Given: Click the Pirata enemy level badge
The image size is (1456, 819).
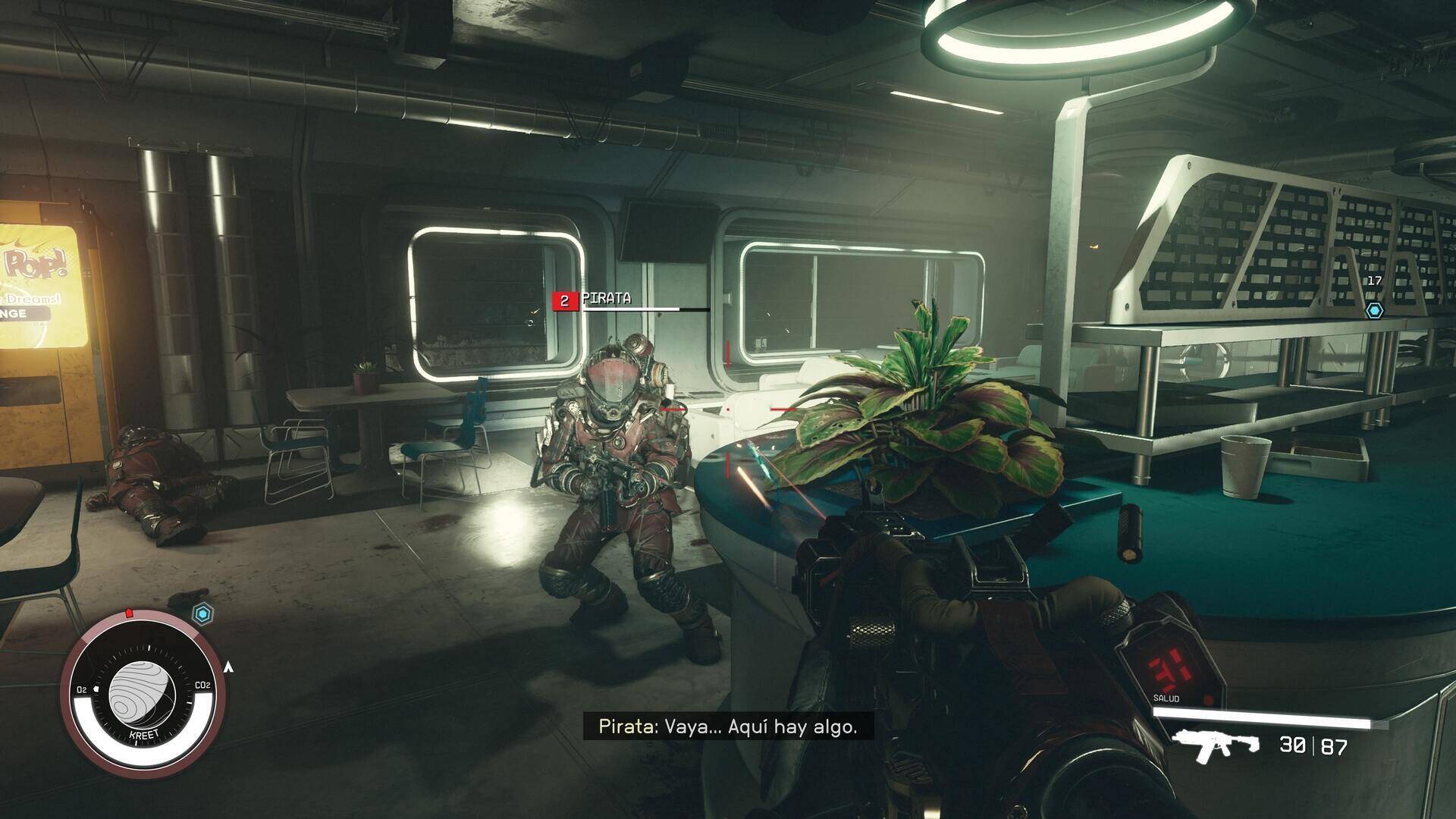Looking at the screenshot, I should coord(564,301).
